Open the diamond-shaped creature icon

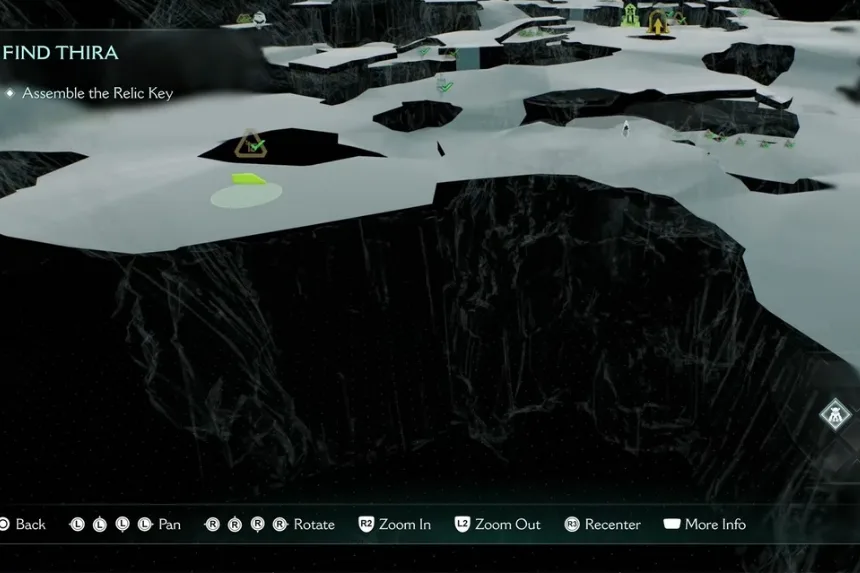834,414
